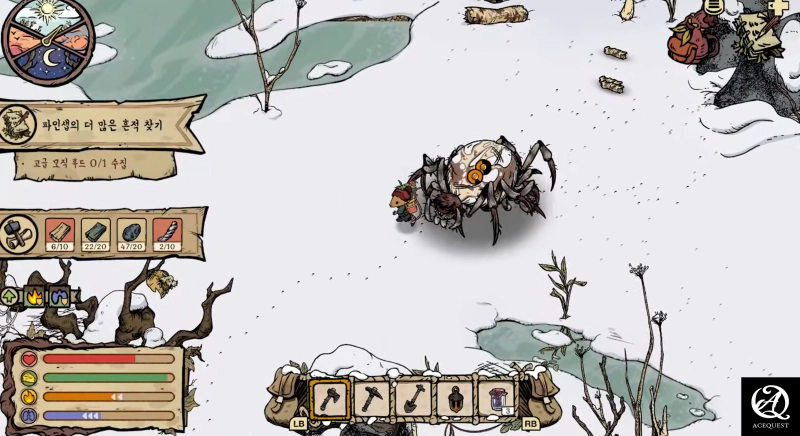Viewport: 800px width, 436px height.
Task: Equip the shovel from the hotbar
Action: (413, 397)
